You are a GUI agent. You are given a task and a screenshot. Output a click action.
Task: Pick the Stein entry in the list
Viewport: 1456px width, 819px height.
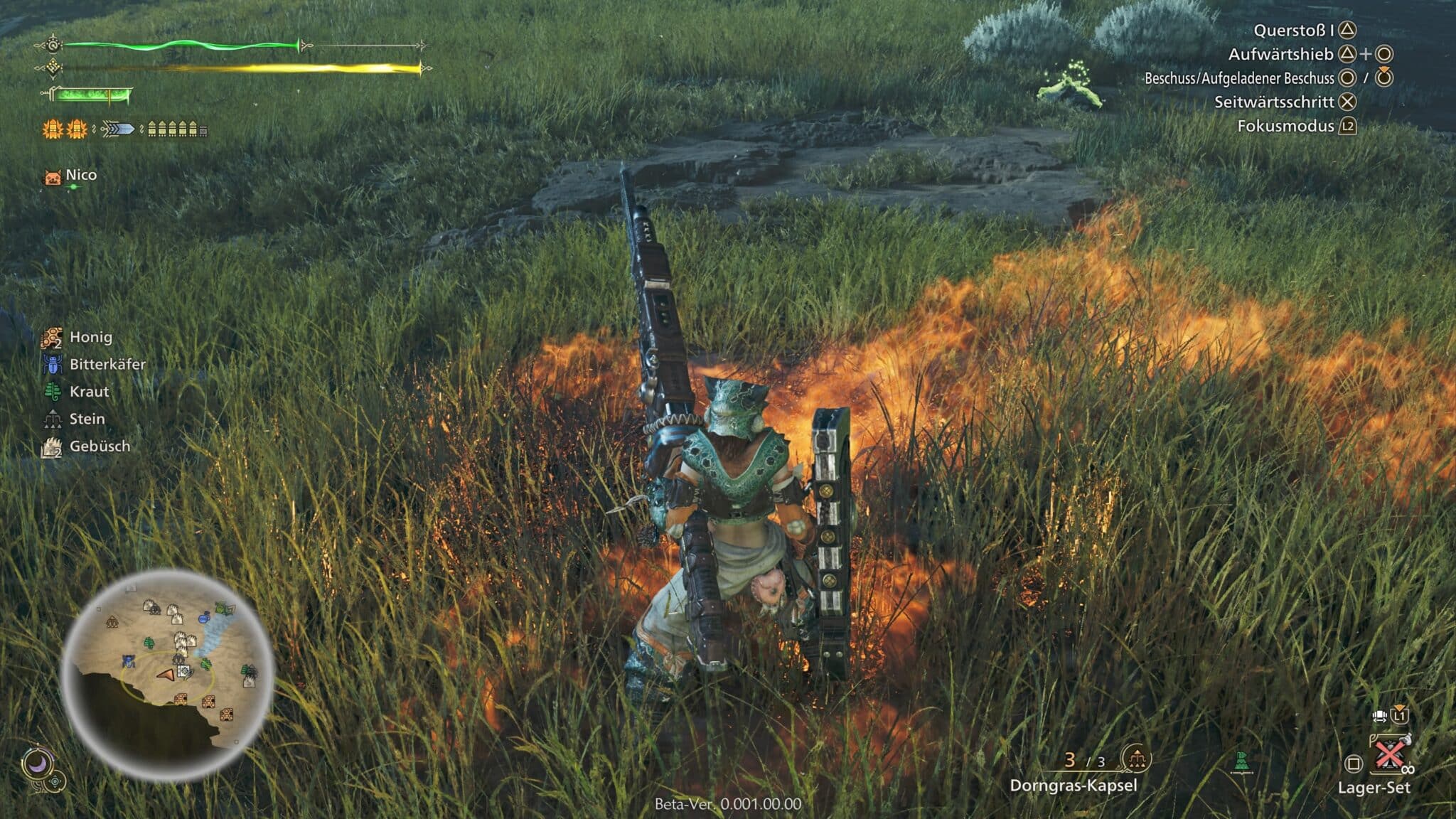point(87,419)
